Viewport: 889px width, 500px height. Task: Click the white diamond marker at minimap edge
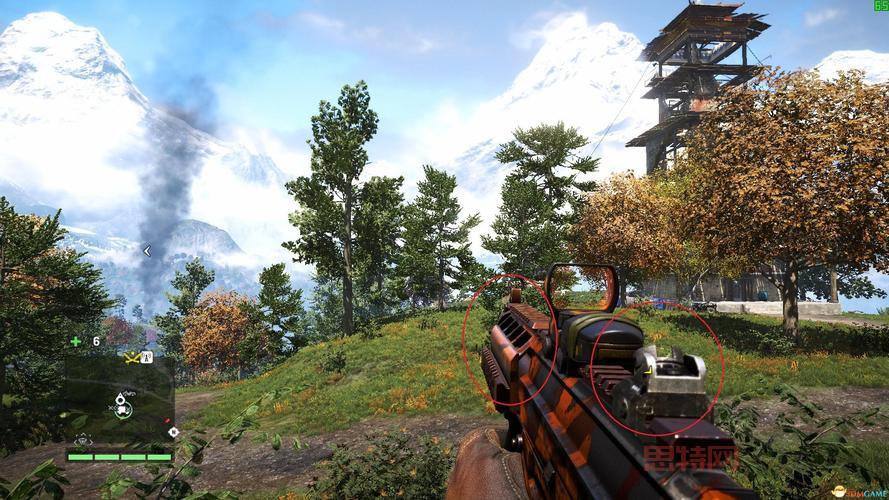(x=173, y=432)
